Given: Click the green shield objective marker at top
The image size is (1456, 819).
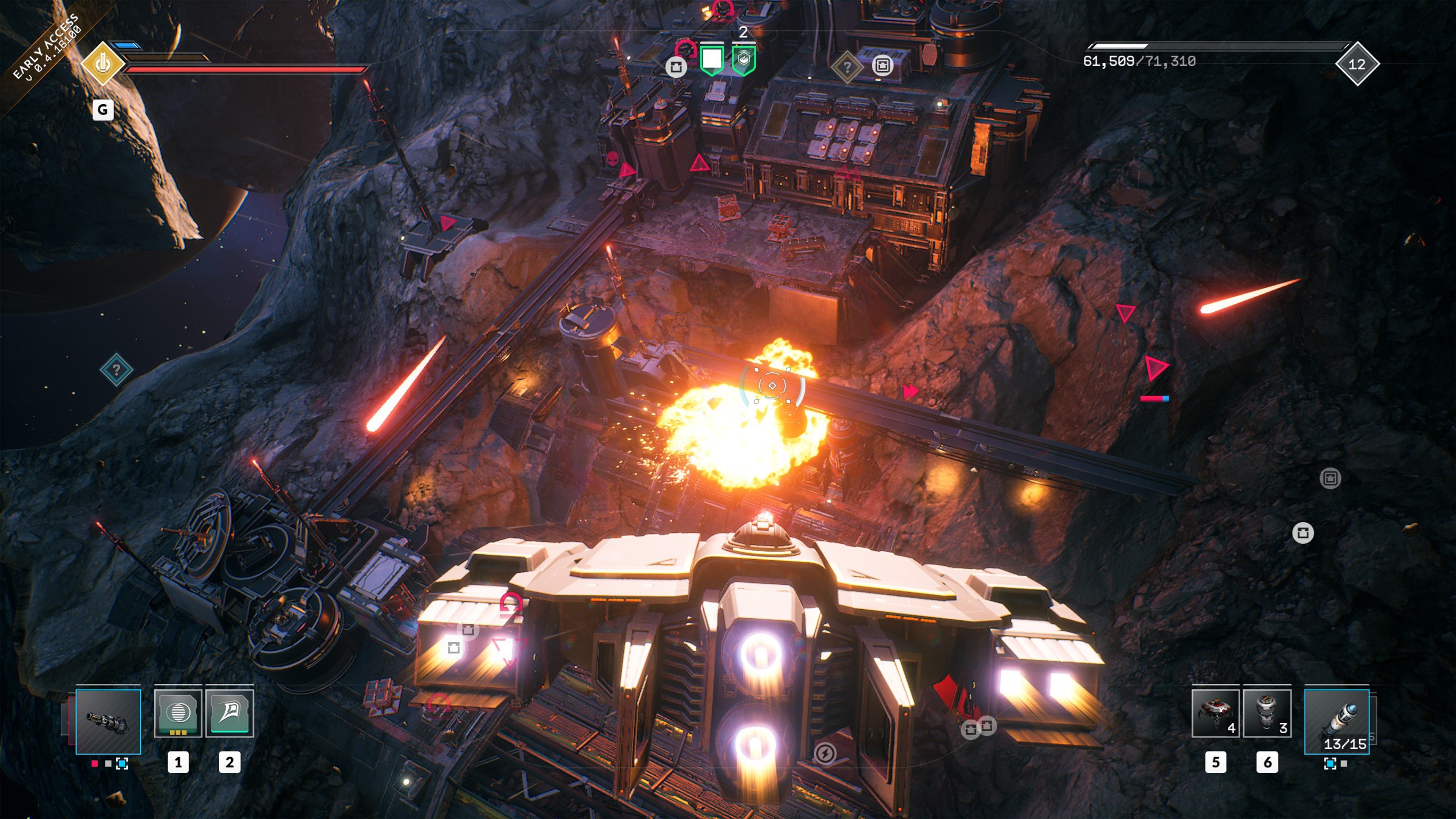Looking at the screenshot, I should [712, 58].
